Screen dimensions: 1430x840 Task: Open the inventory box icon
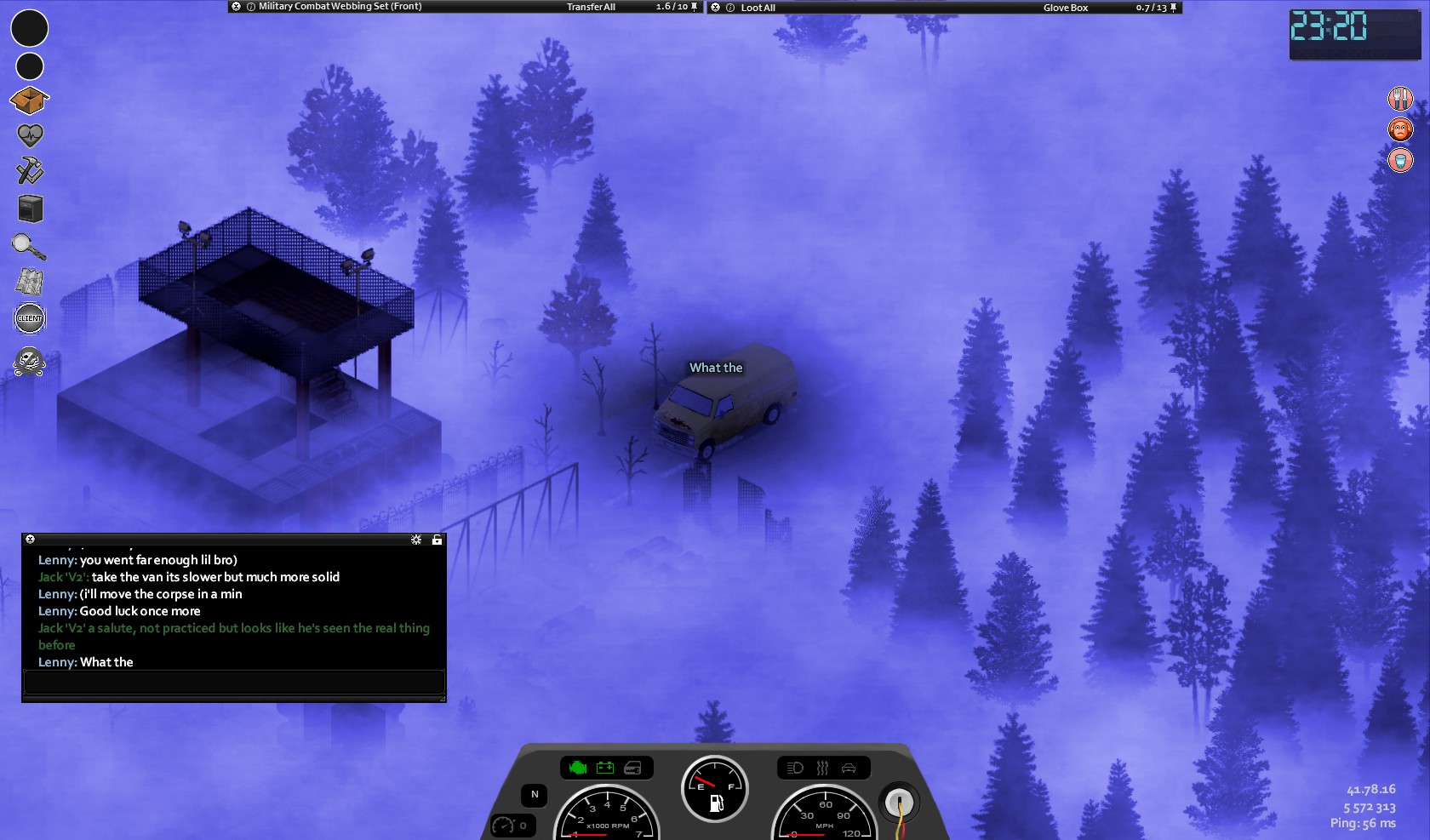29,100
